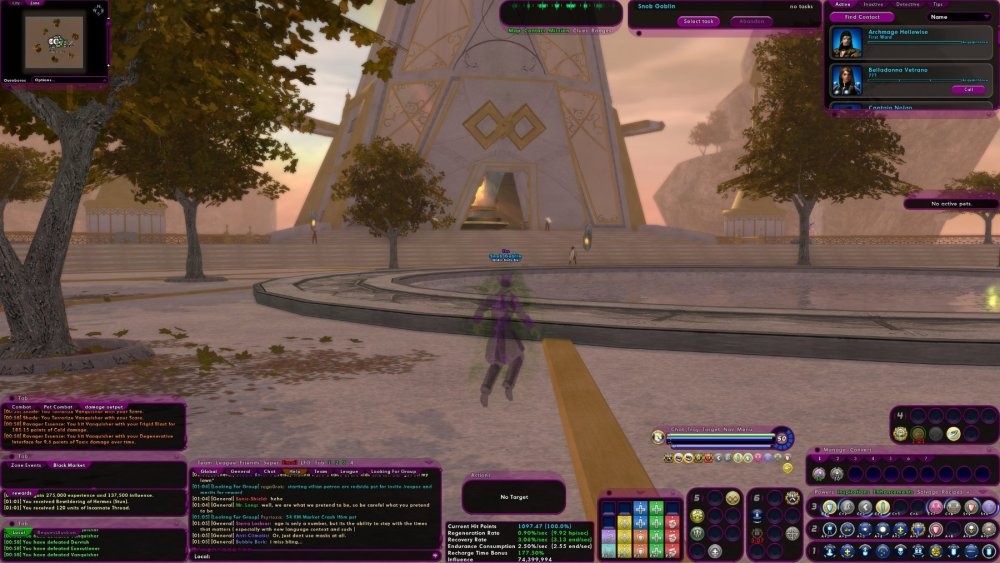The height and width of the screenshot is (563, 1000).
Task: Open the damage output tab
Action: pyautogui.click(x=104, y=406)
